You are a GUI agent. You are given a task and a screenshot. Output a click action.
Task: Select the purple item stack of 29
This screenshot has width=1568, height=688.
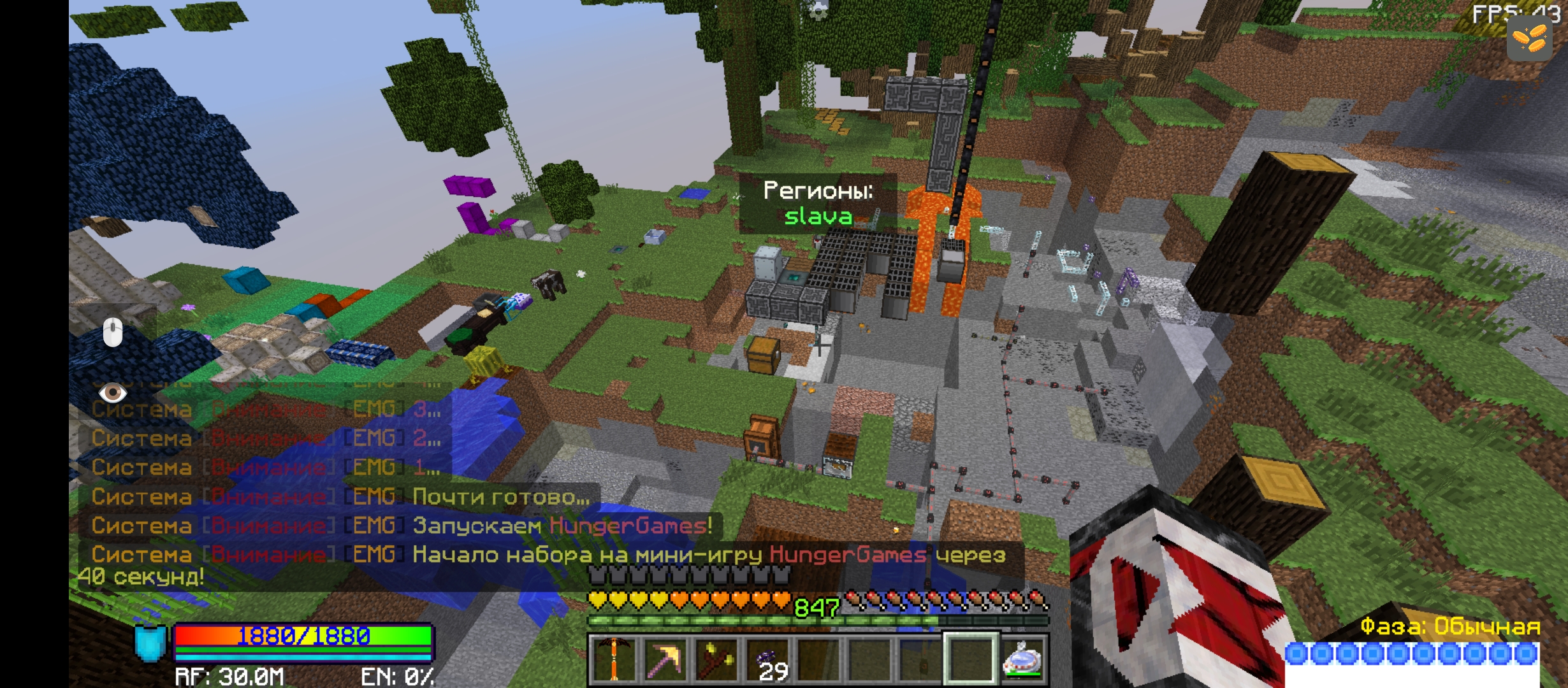767,659
